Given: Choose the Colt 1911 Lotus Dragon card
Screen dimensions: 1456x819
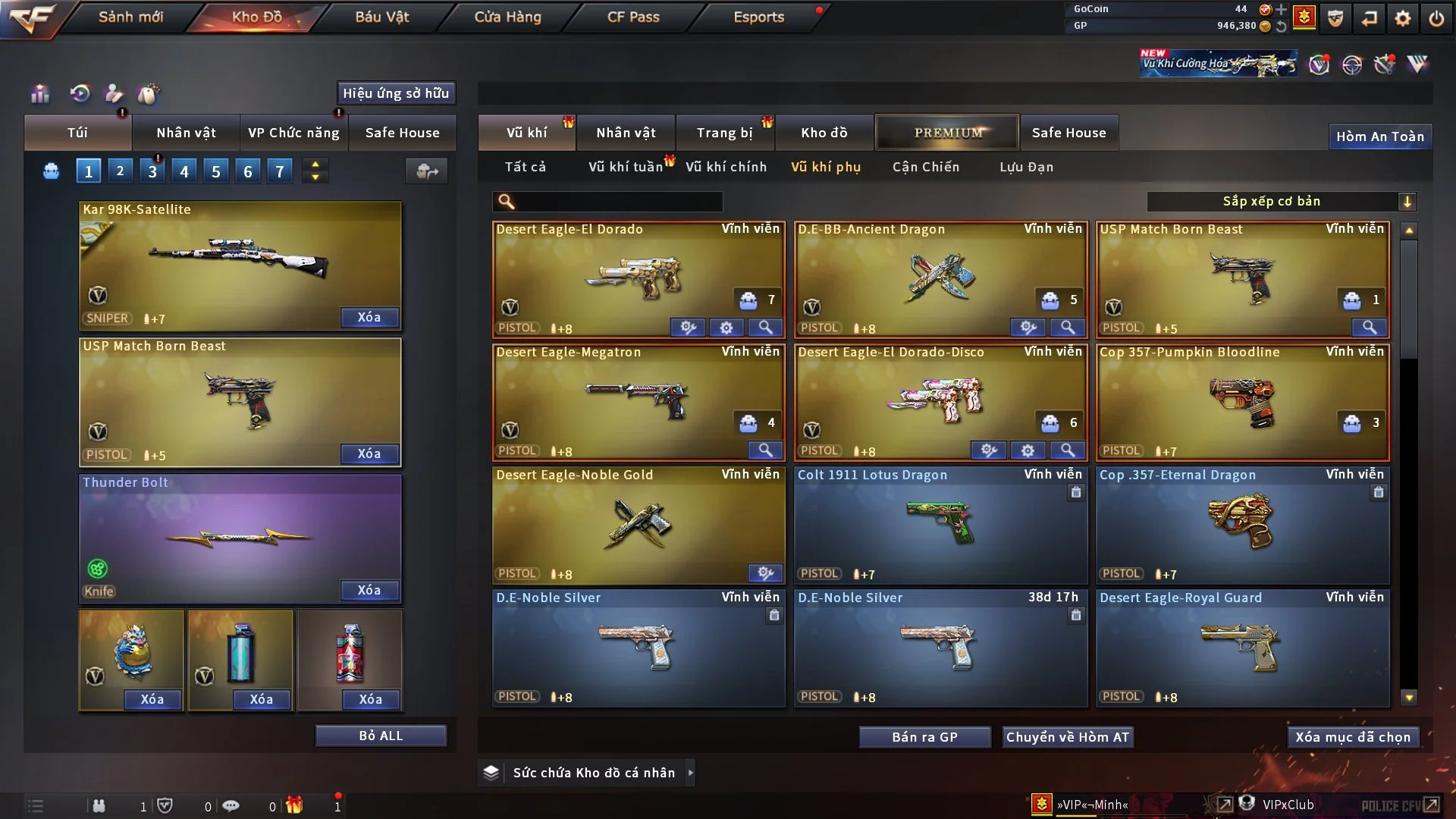Looking at the screenshot, I should pos(940,523).
